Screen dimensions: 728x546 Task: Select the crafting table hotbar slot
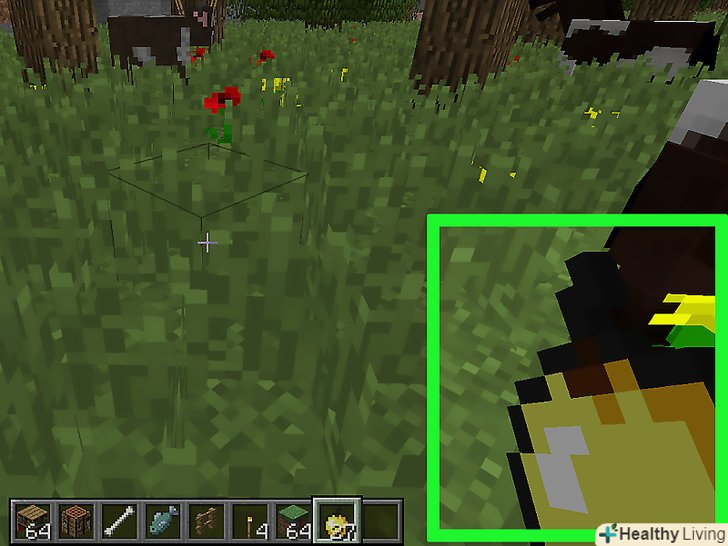(76, 519)
